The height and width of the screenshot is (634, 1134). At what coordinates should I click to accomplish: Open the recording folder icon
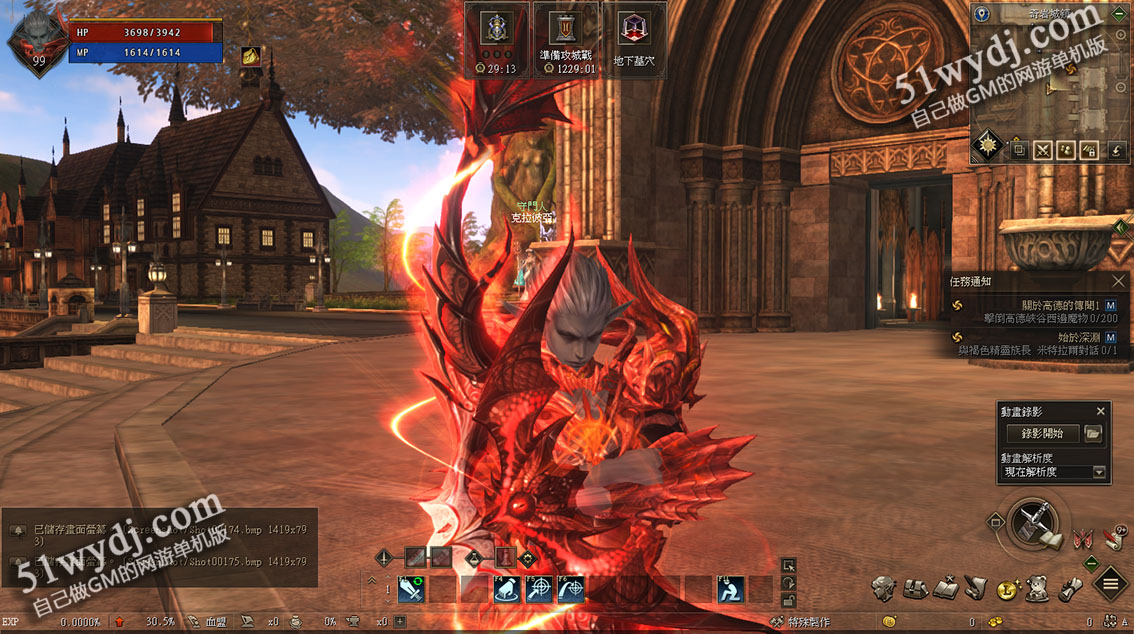[1093, 433]
